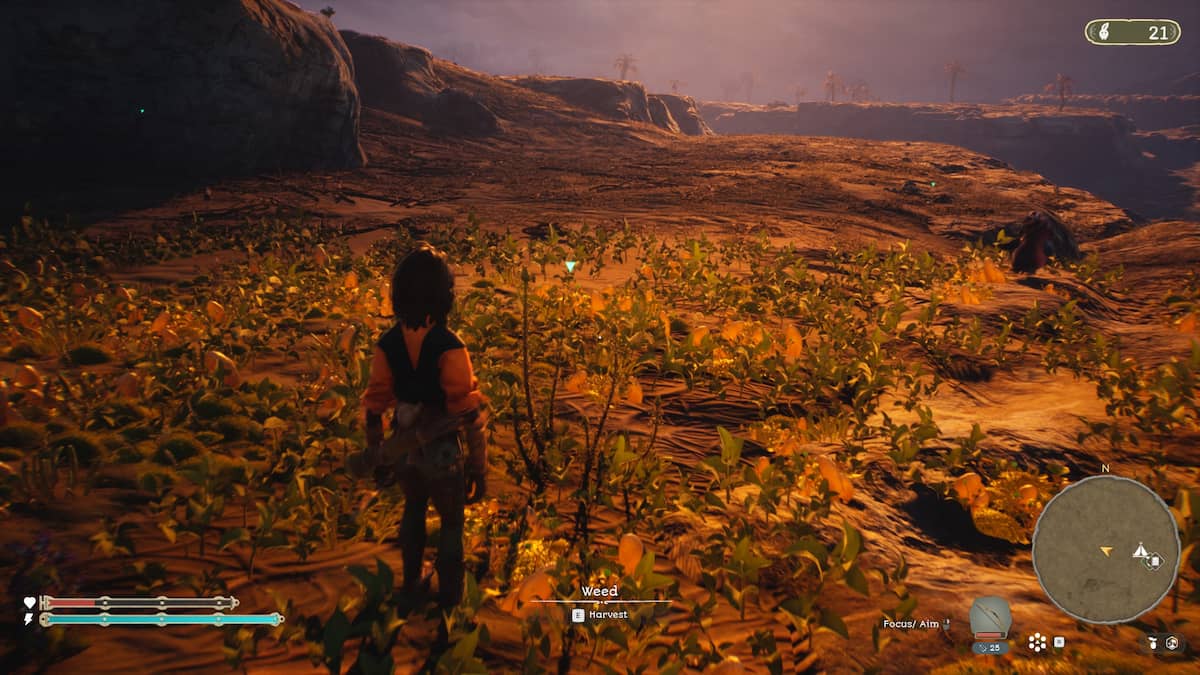Click the tent camp marker on minimap
The image size is (1200, 675).
[x=1139, y=550]
